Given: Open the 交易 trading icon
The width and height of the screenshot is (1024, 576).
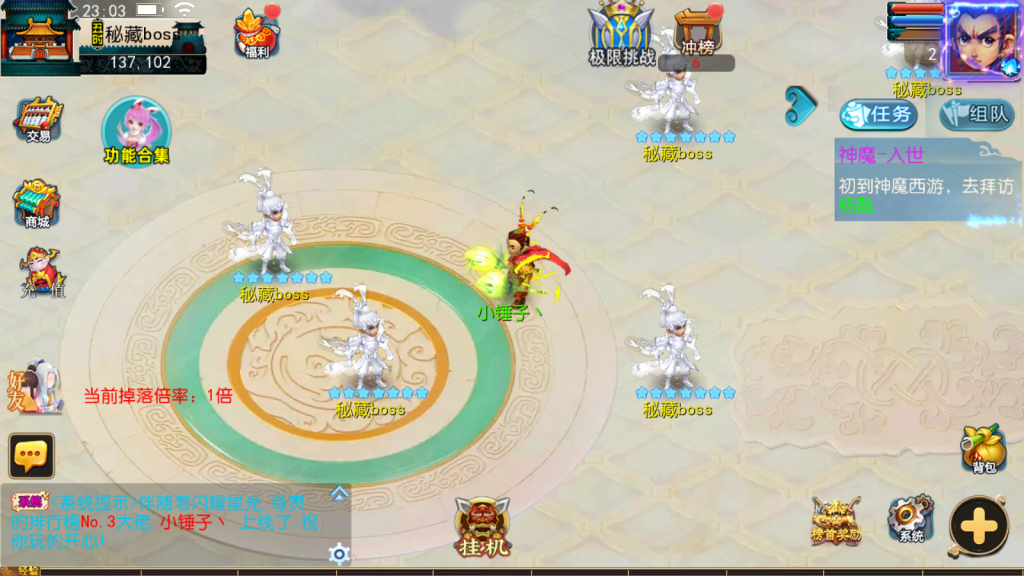Looking at the screenshot, I should tap(38, 120).
